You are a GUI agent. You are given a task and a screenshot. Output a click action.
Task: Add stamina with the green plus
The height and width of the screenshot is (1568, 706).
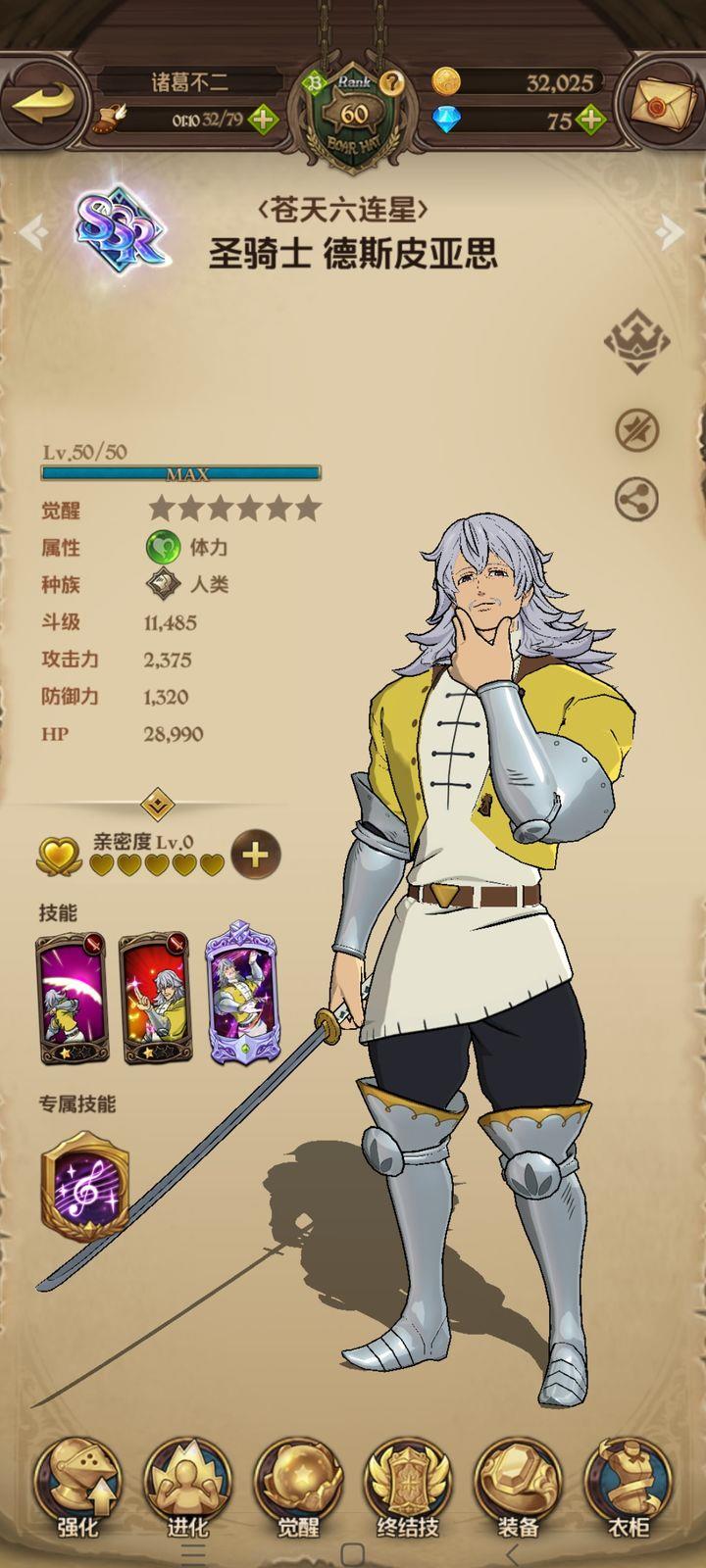263,121
